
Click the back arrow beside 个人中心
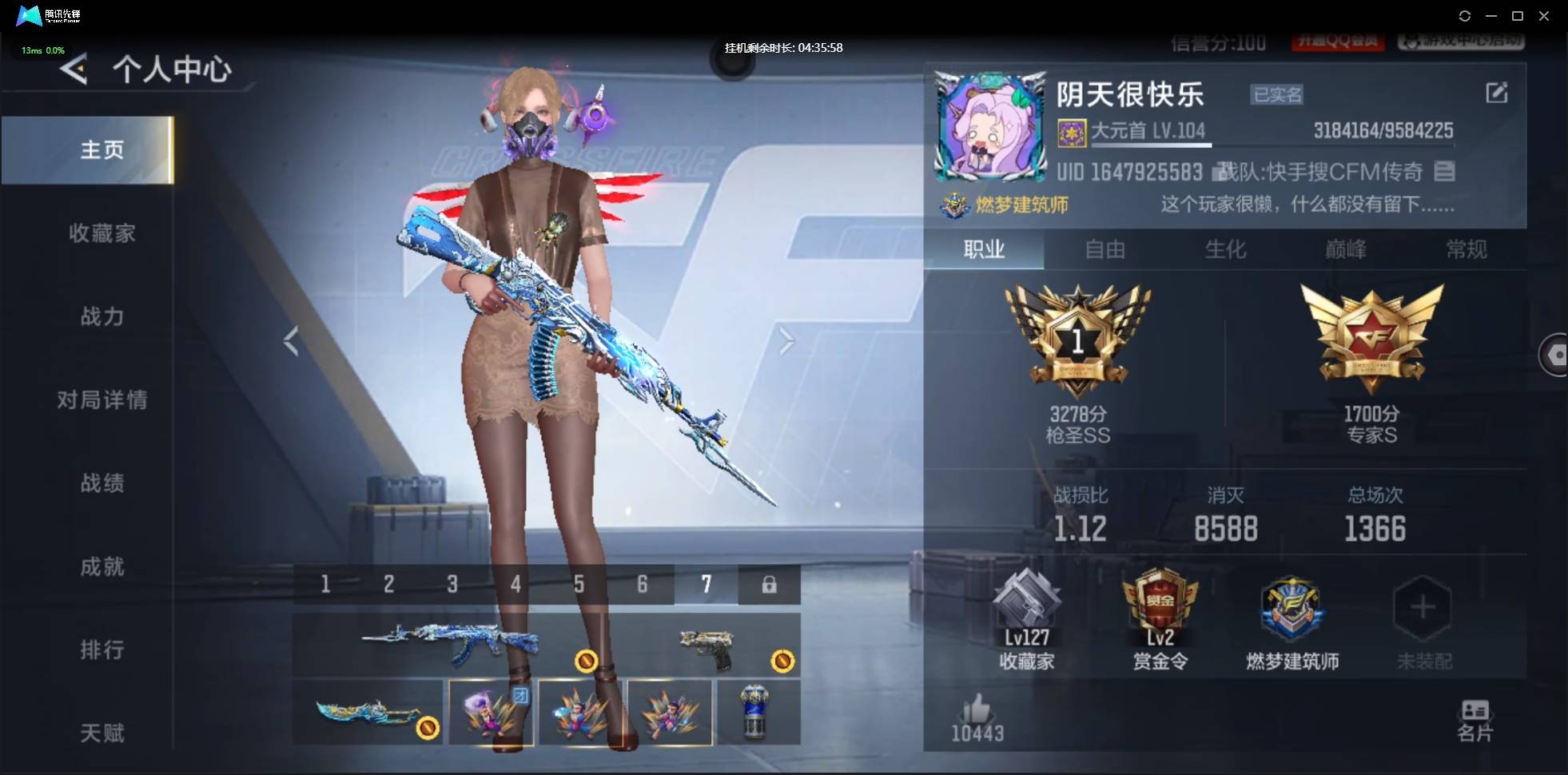click(x=74, y=69)
